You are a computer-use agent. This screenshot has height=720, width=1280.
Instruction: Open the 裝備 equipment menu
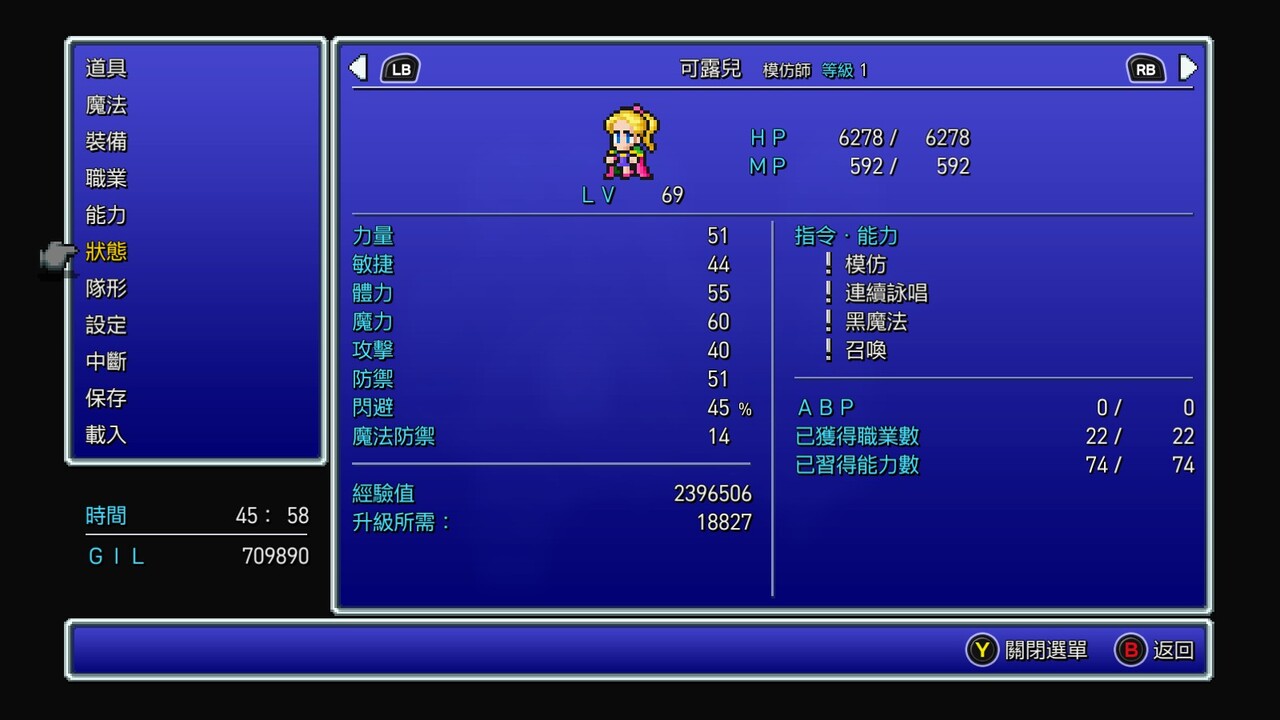point(106,142)
